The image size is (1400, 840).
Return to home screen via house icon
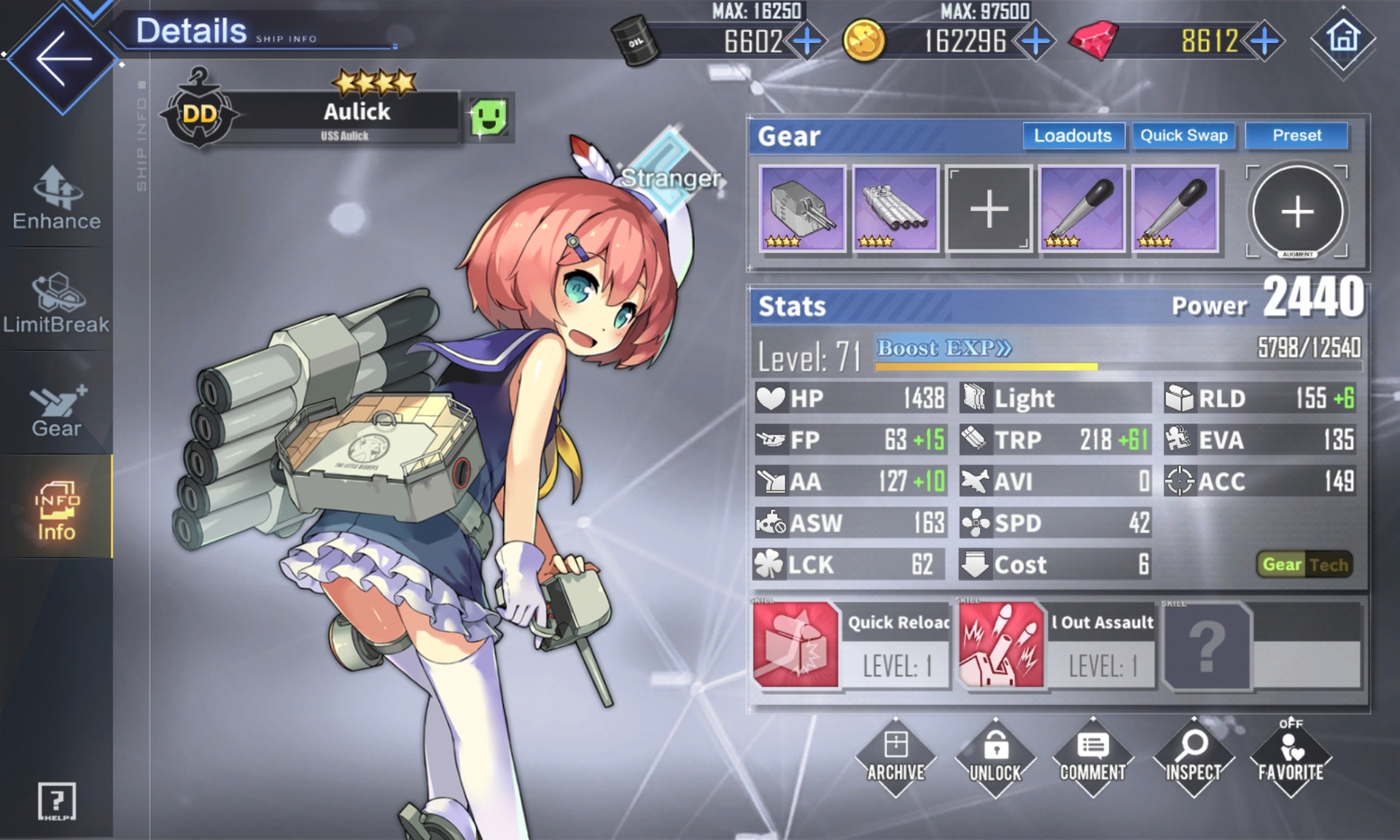point(1343,38)
